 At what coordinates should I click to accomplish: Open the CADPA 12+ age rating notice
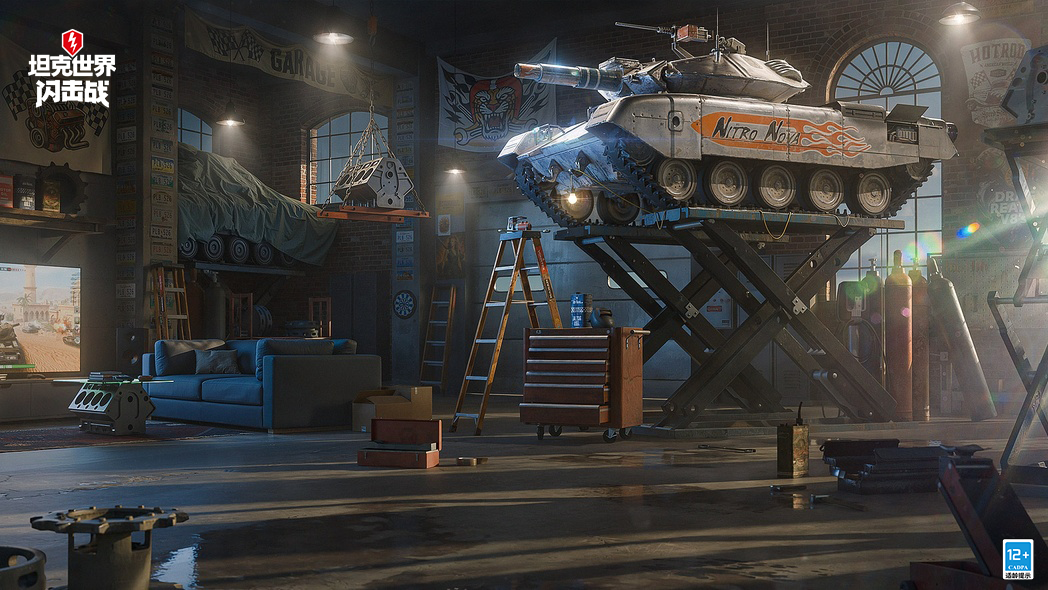[1018, 559]
